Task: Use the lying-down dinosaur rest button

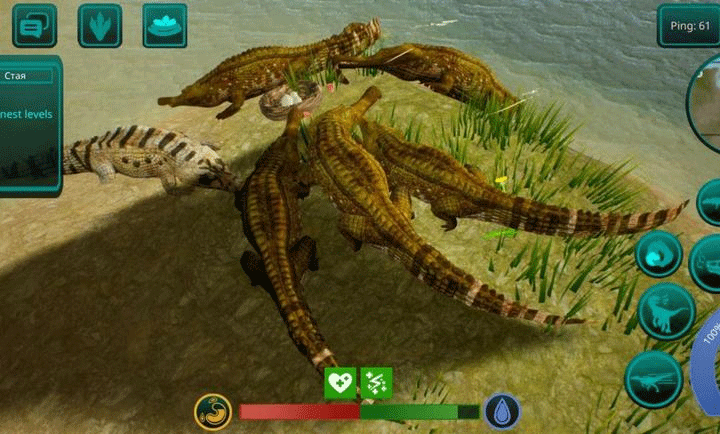Action: coord(654,379)
